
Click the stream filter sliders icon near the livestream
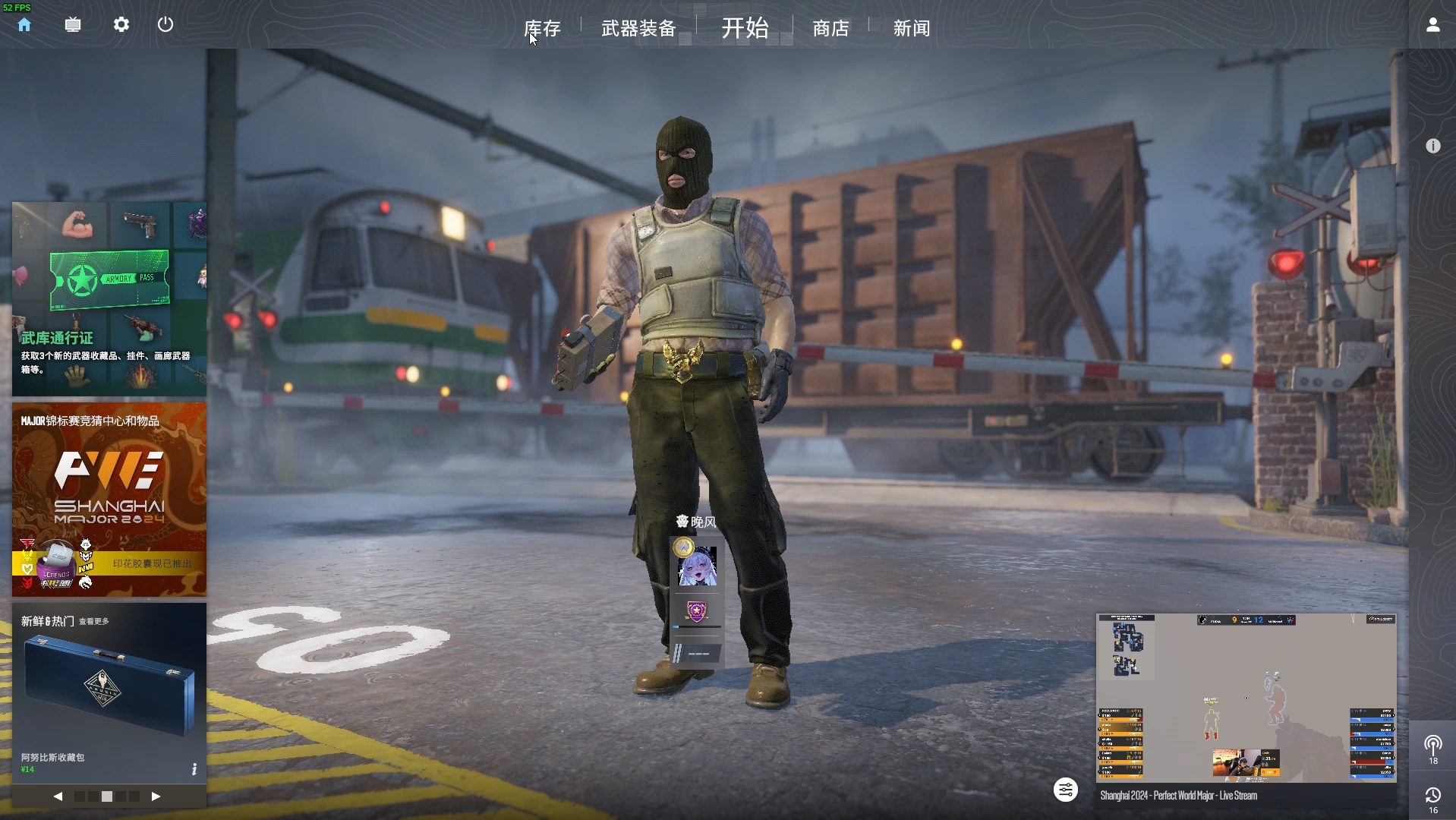(x=1066, y=790)
